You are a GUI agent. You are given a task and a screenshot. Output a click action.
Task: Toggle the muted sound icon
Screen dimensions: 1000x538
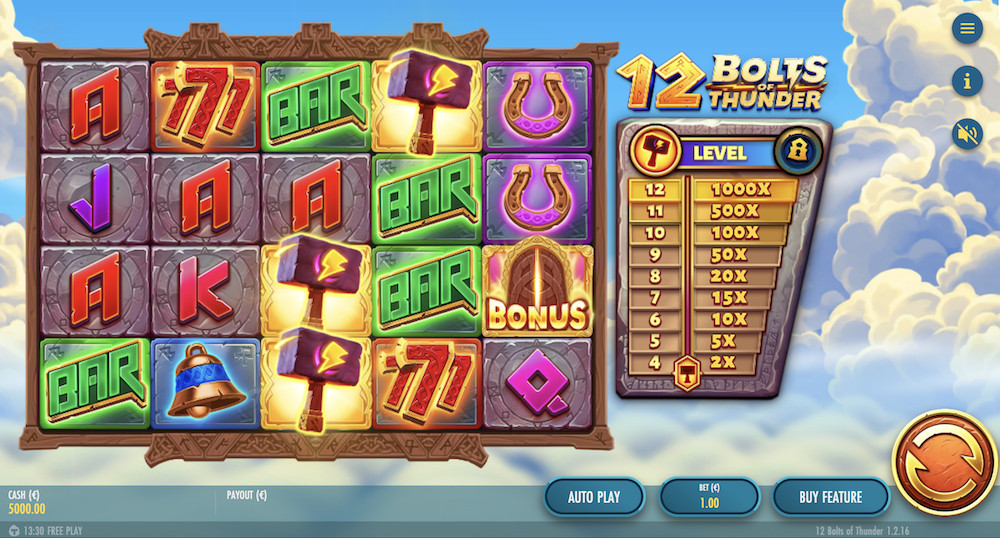967,133
